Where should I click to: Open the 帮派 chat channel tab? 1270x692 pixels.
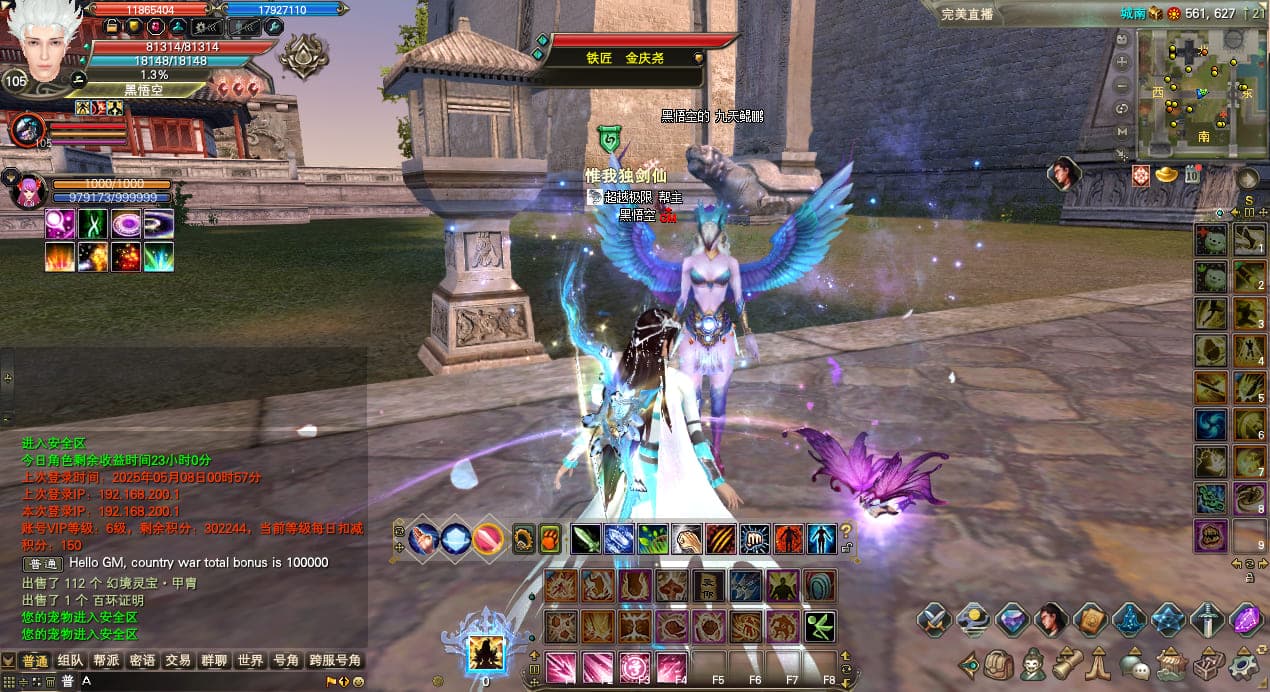(x=106, y=661)
